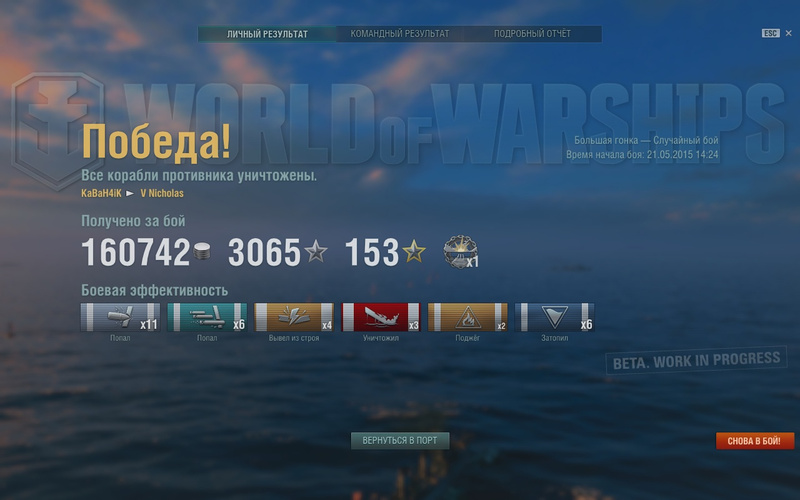Viewport: 800px width, 500px height.
Task: Select the red Уничтожил x3 ribbon
Action: [381, 318]
